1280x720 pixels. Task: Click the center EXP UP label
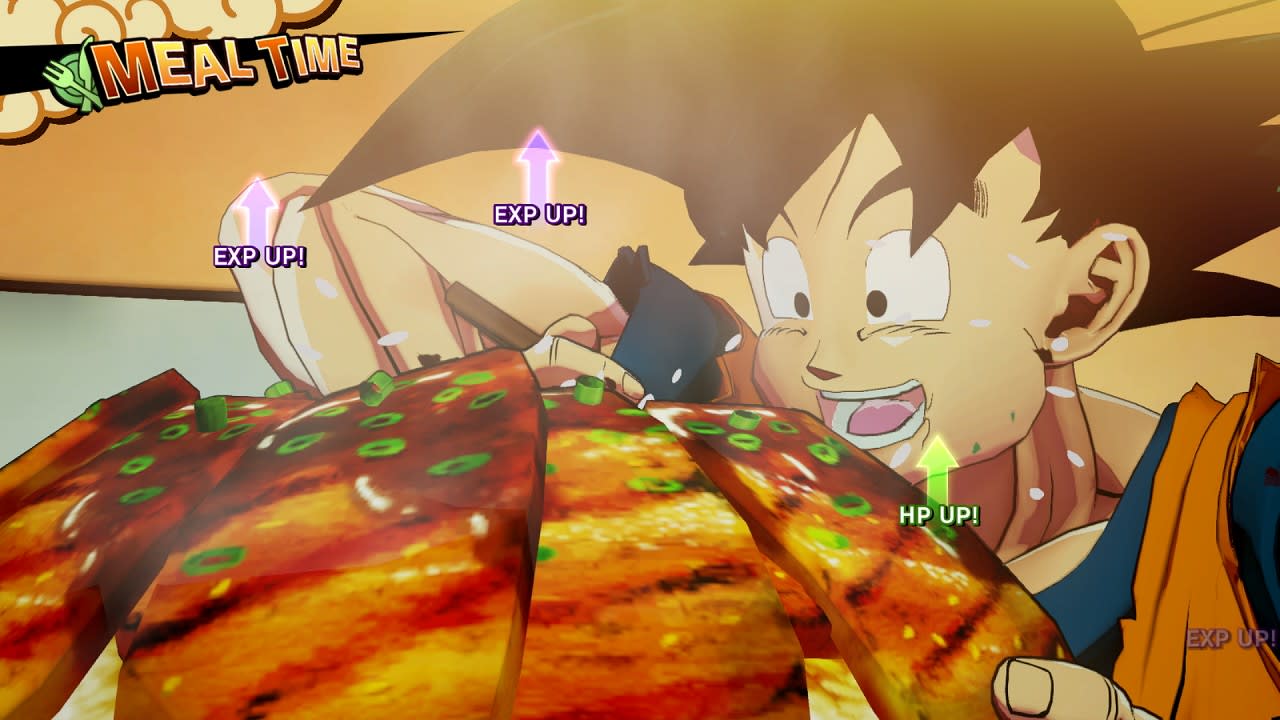[540, 213]
